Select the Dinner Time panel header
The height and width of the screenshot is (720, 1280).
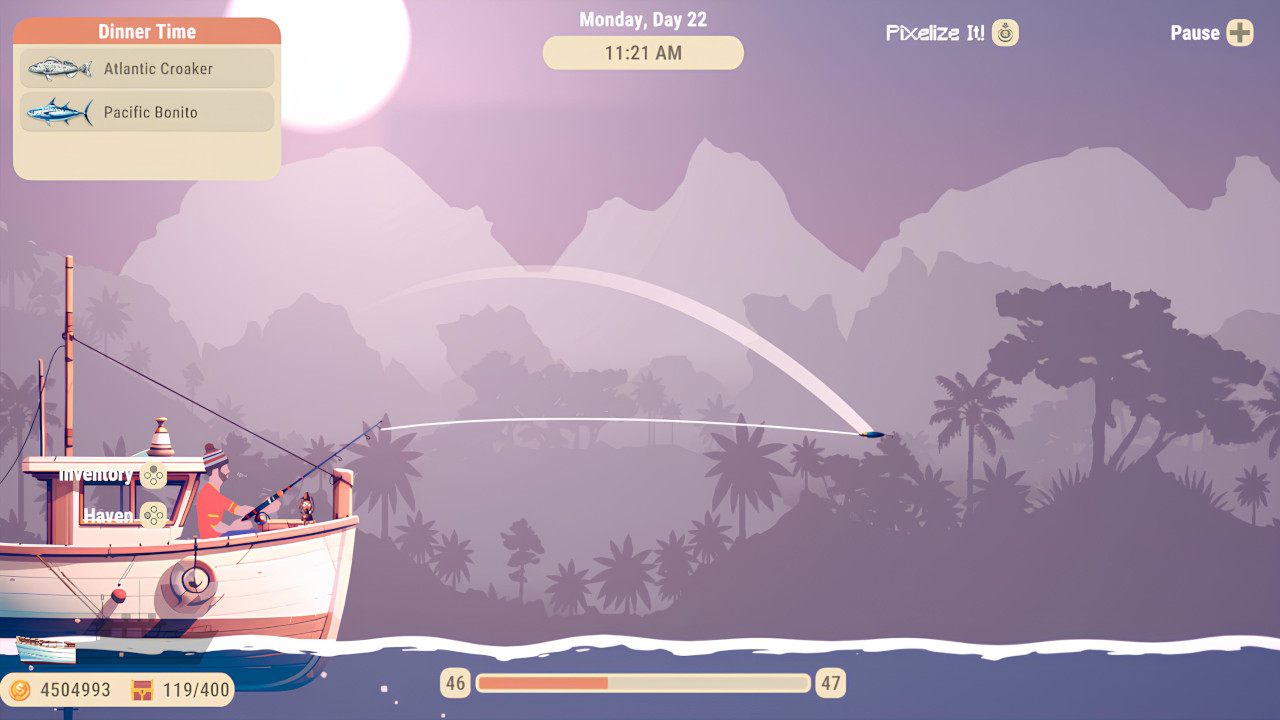[x=146, y=31]
